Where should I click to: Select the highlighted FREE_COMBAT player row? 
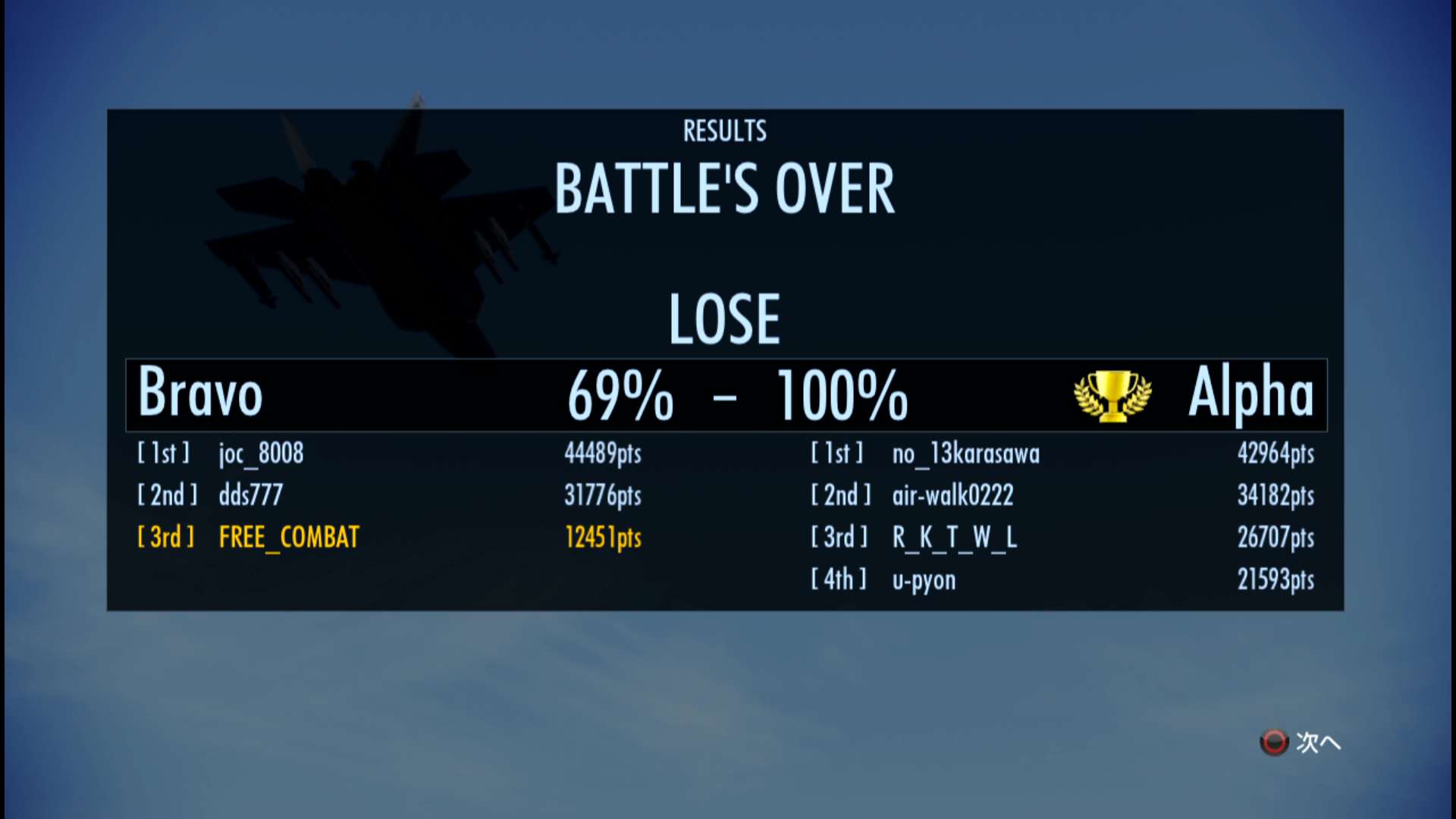289,537
